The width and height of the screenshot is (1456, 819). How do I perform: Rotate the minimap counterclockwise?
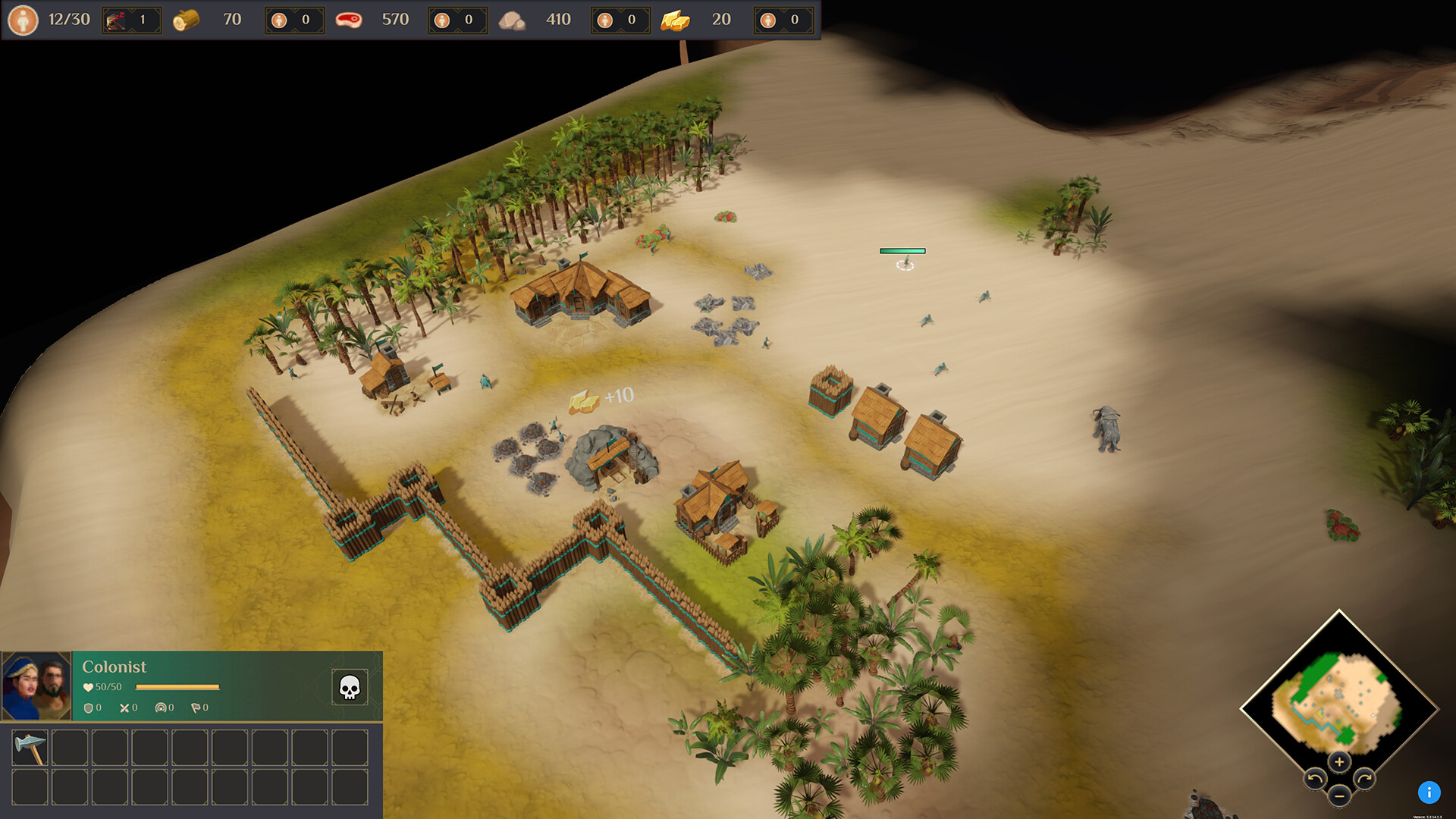[x=1315, y=778]
